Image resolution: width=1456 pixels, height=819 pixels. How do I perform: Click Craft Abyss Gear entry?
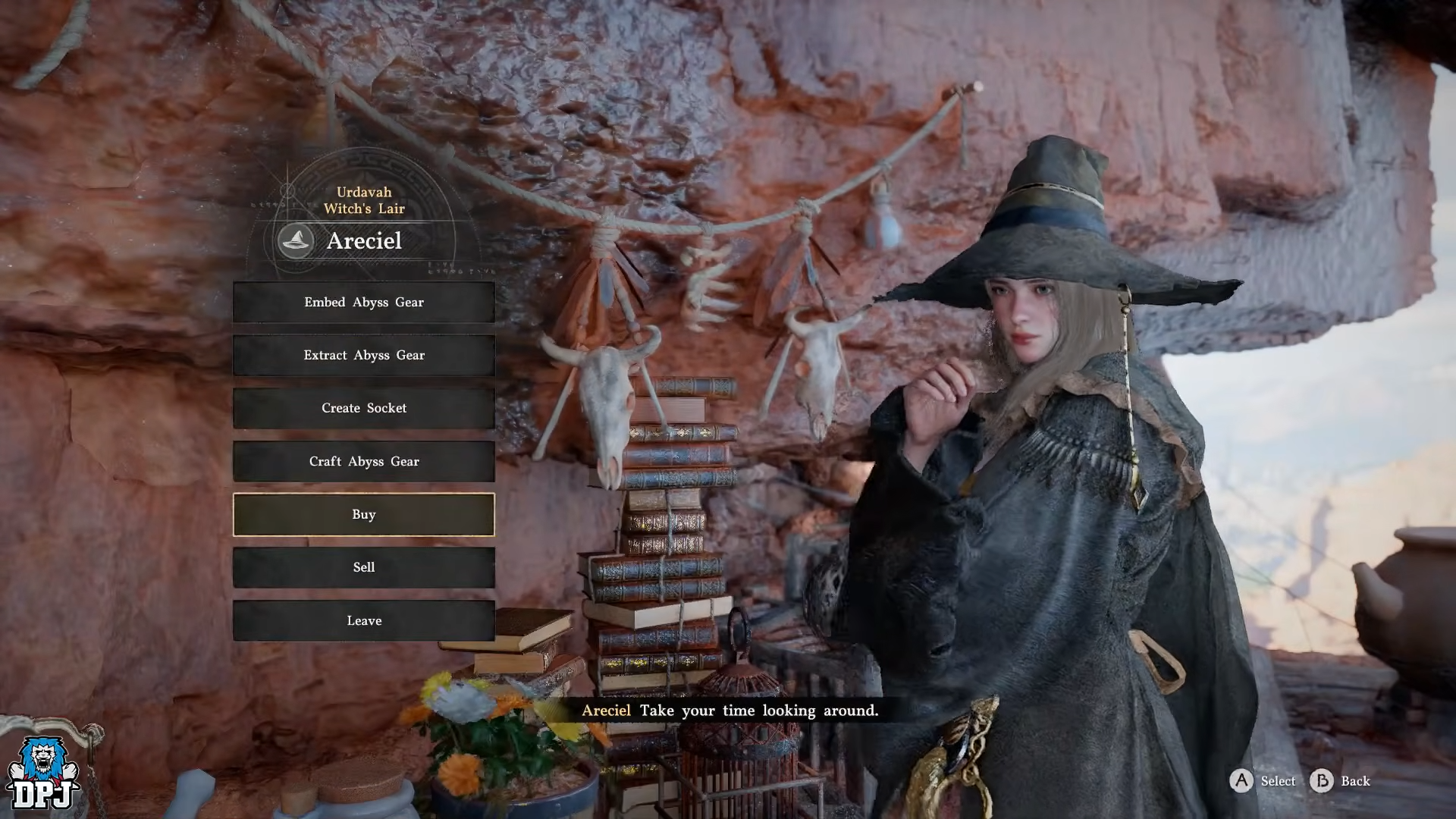pos(364,461)
